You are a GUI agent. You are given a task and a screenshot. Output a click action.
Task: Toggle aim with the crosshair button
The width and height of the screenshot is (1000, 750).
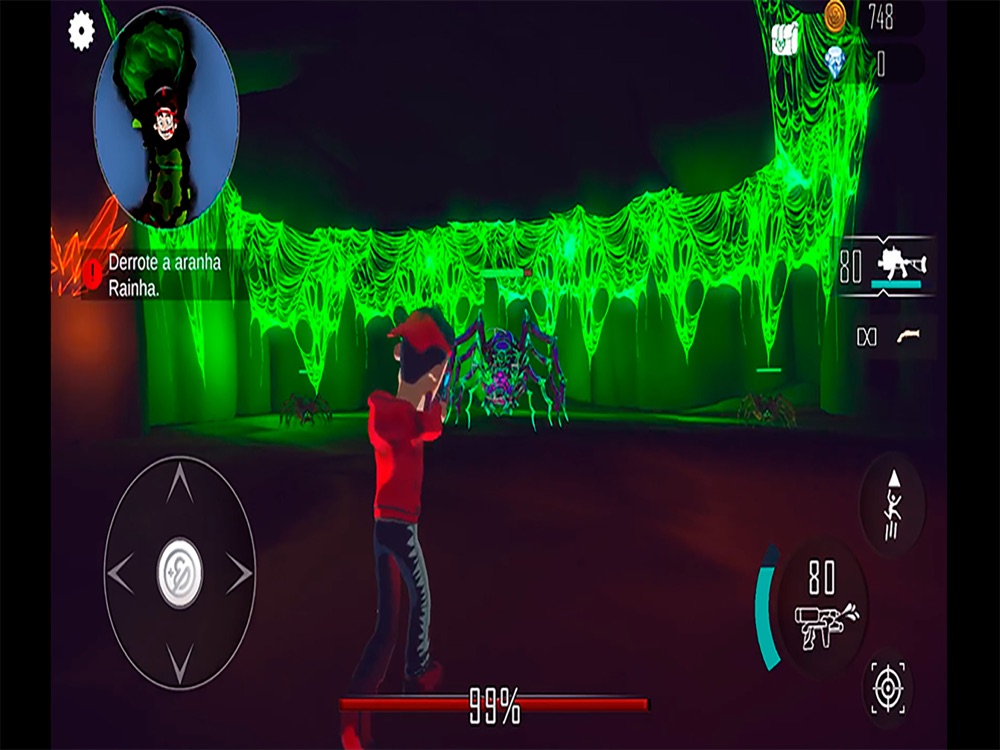point(887,689)
